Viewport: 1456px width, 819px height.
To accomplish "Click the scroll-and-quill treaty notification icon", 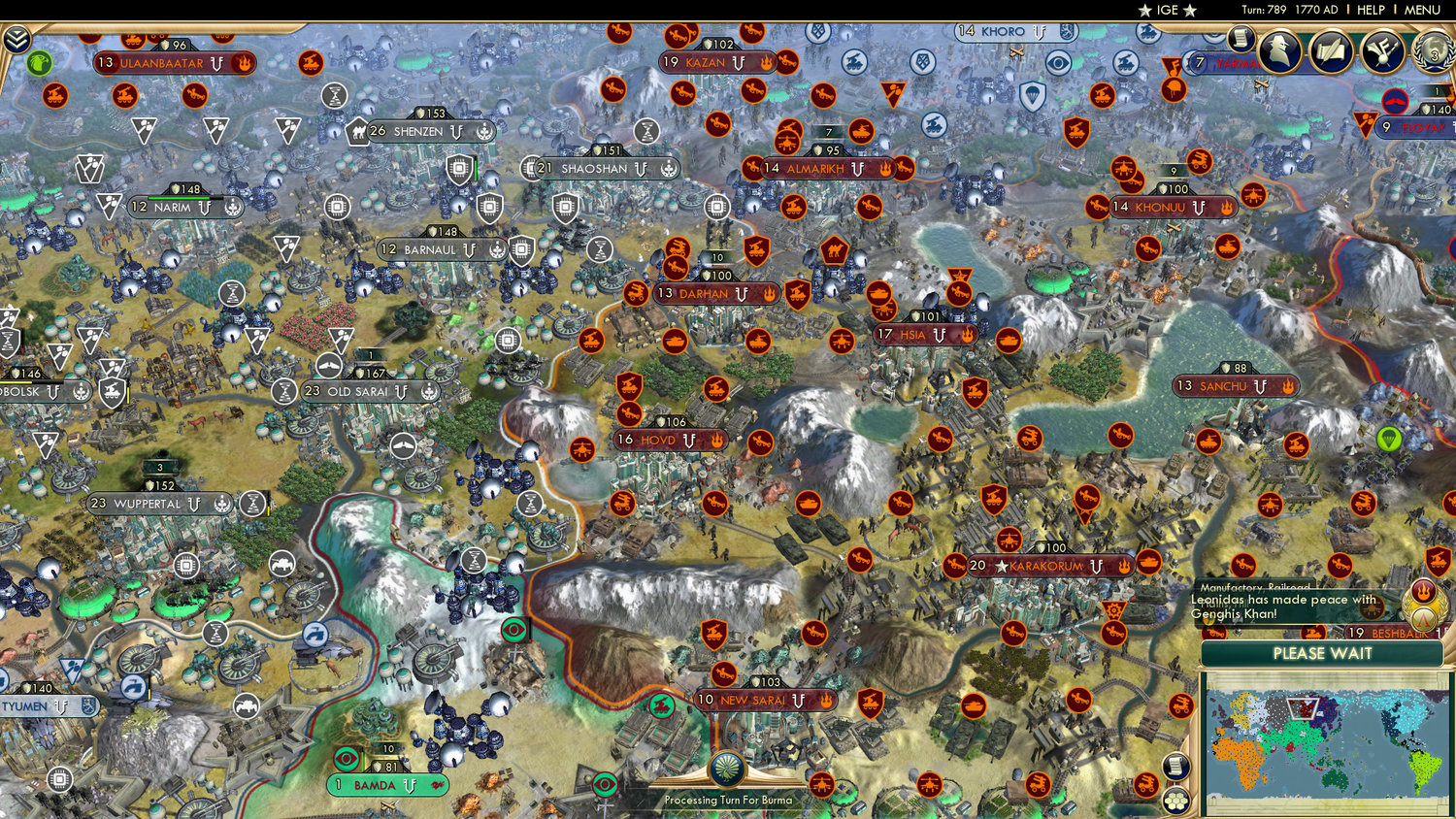I will click(x=1331, y=53).
